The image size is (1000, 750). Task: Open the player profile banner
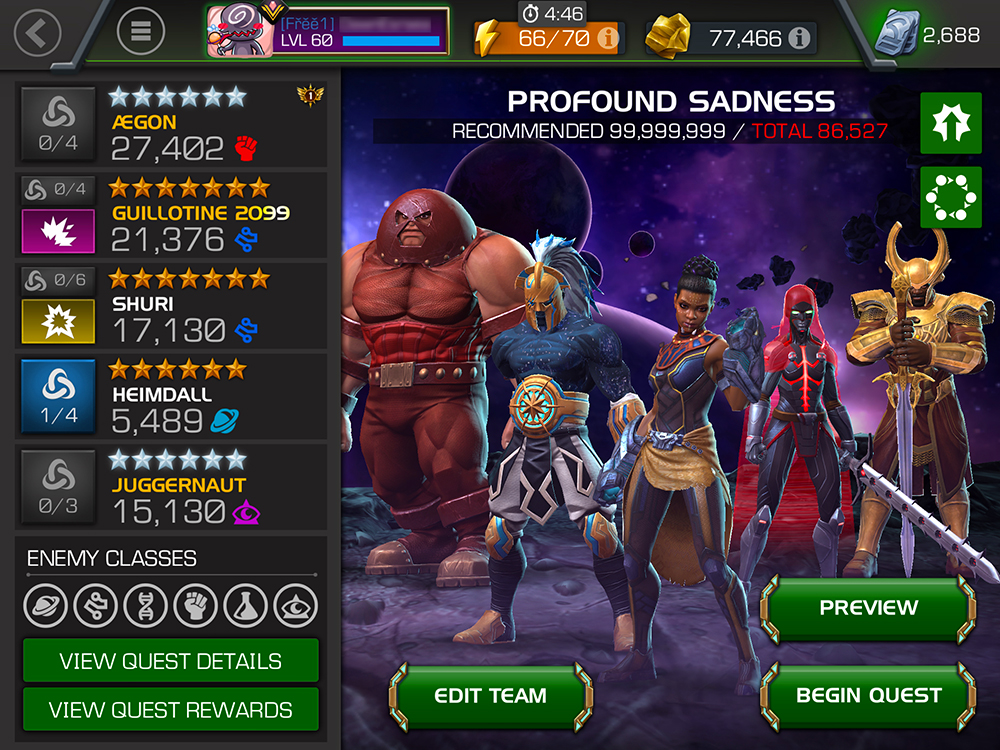point(327,33)
